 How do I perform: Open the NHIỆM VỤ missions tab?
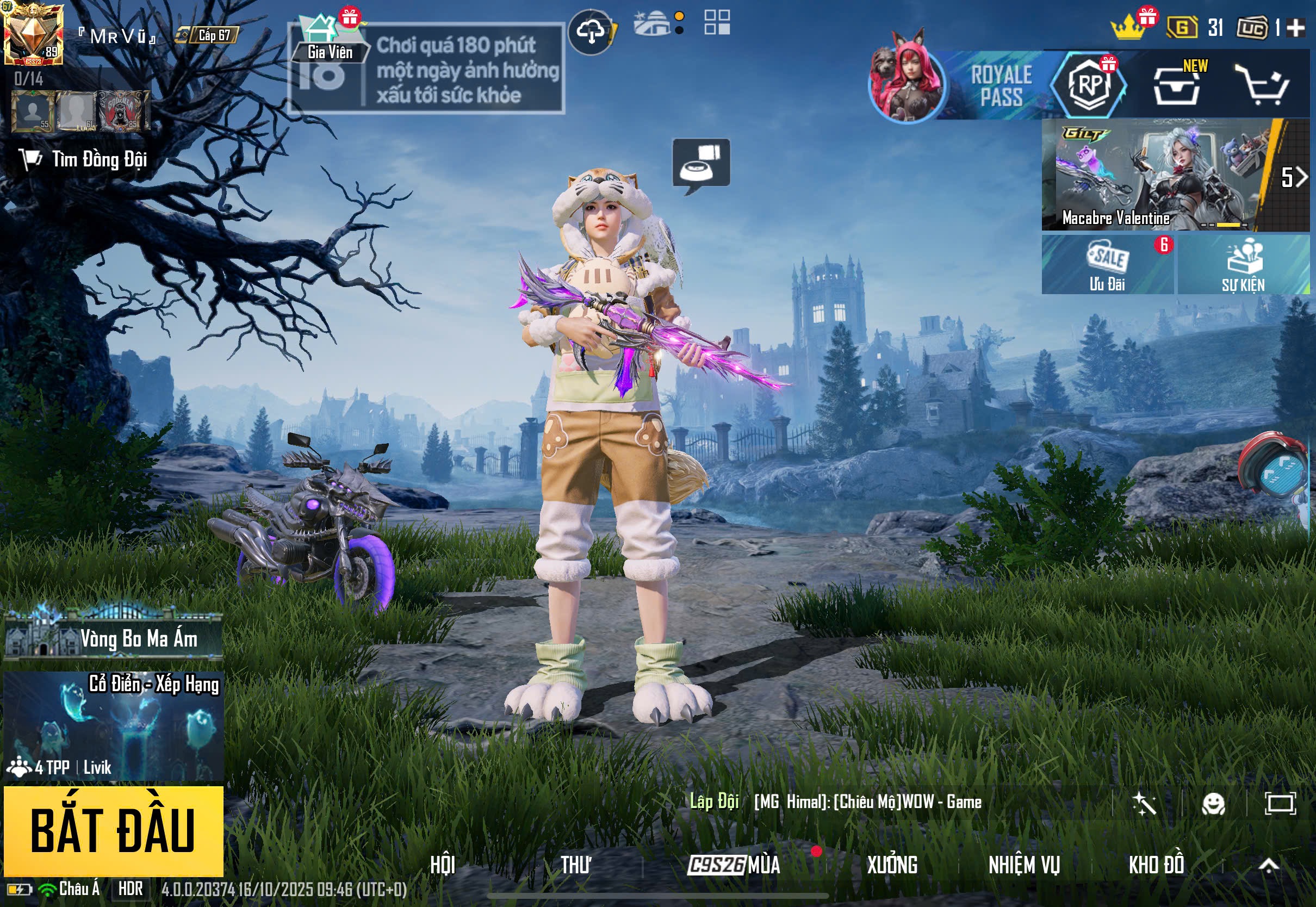(1024, 865)
